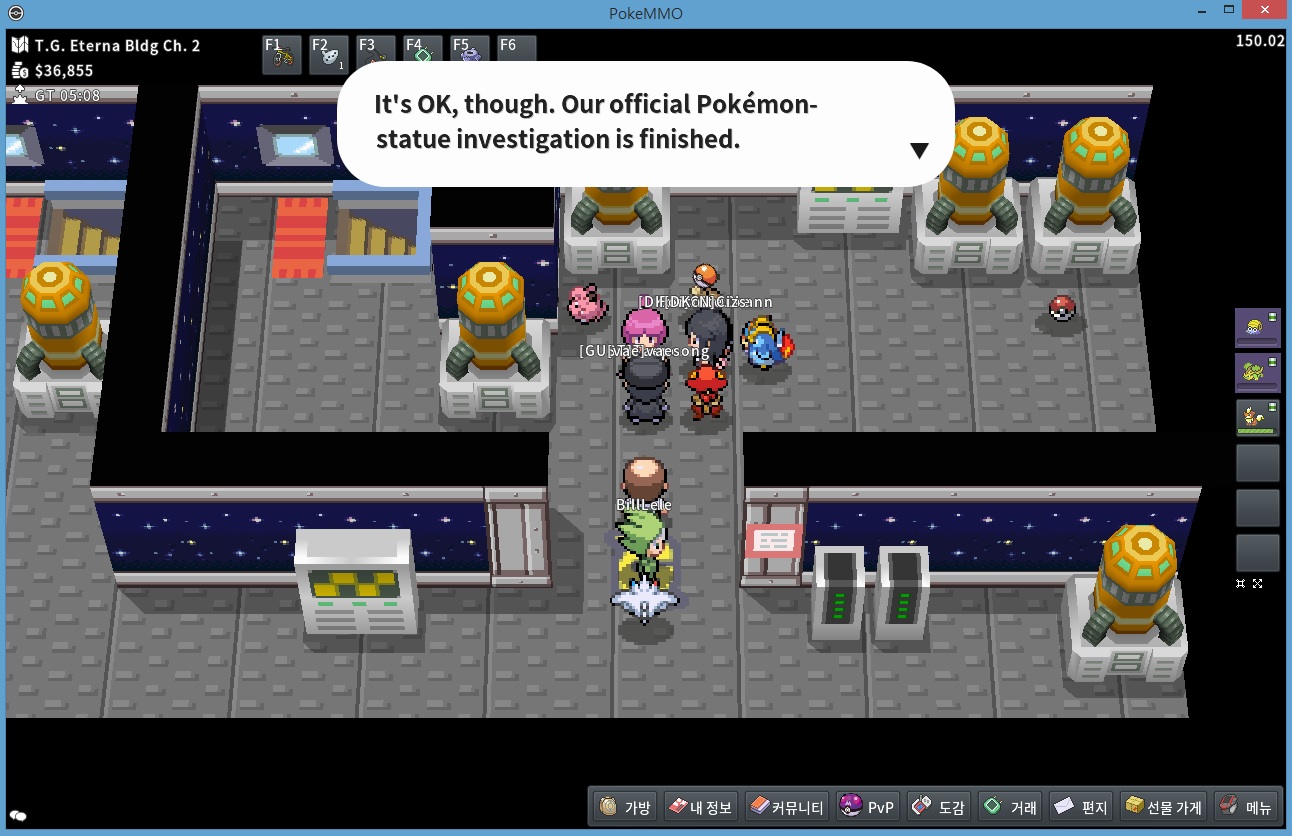Close the PokeMMO window

click(x=1268, y=11)
